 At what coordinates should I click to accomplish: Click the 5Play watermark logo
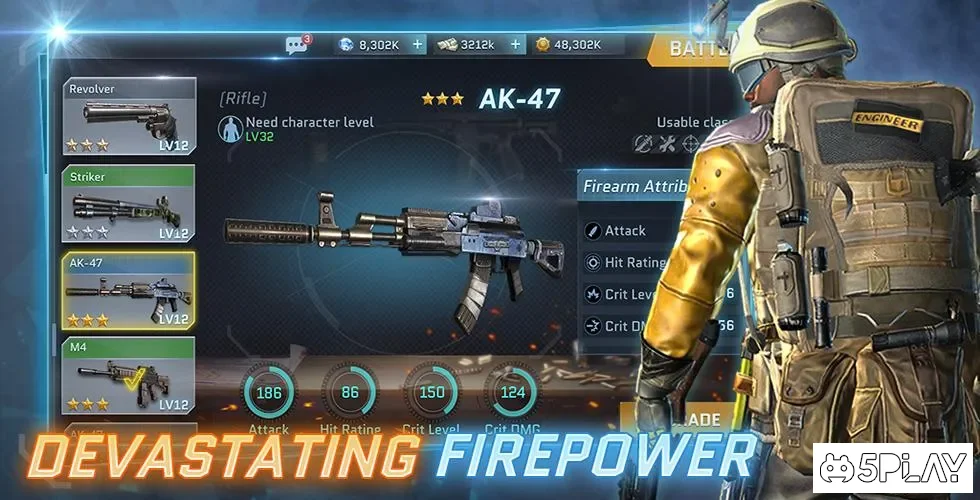(893, 467)
